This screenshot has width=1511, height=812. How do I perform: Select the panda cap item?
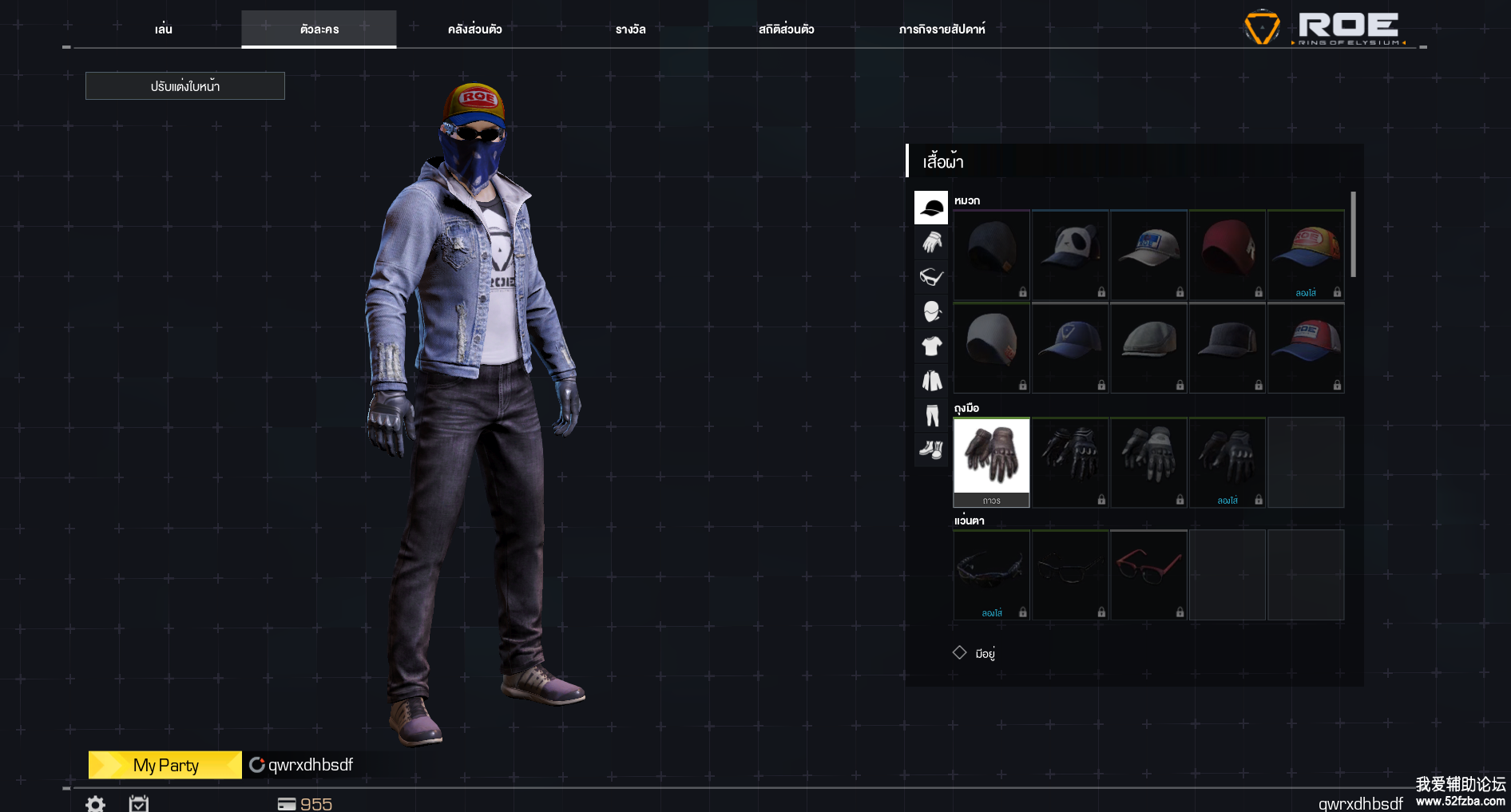click(x=1069, y=255)
